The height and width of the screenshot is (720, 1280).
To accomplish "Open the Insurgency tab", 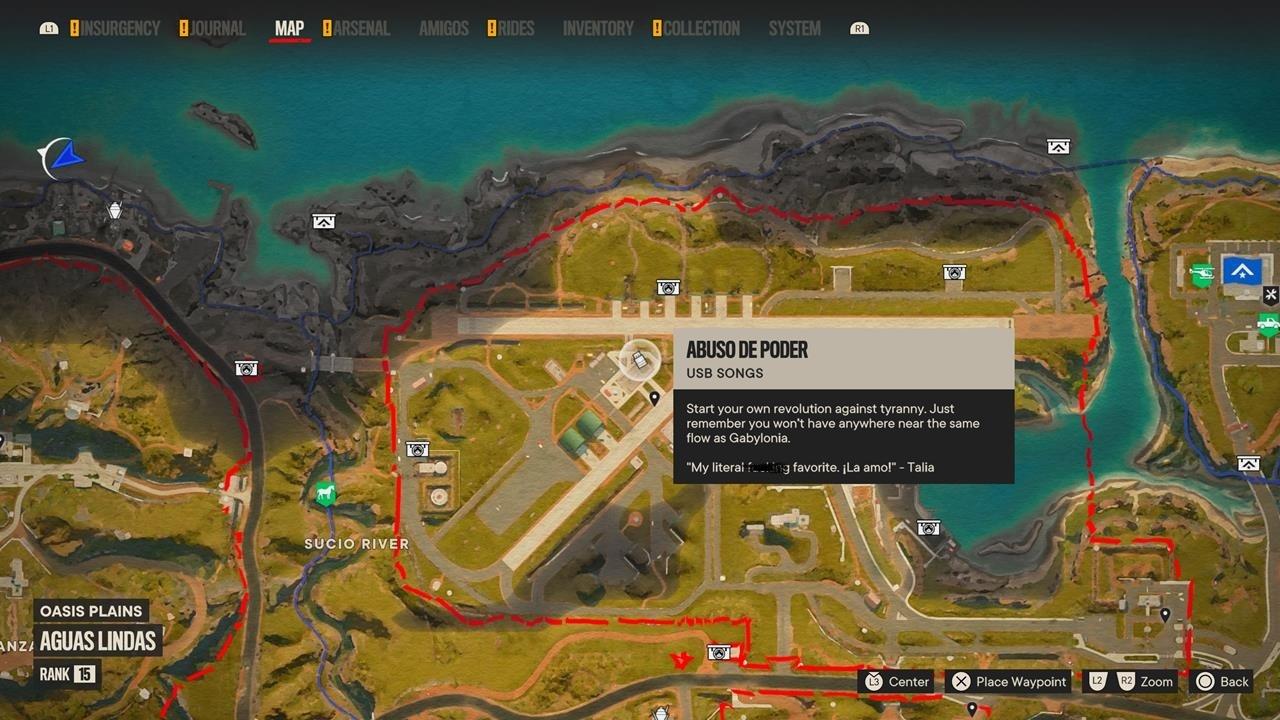I will 120,29.
